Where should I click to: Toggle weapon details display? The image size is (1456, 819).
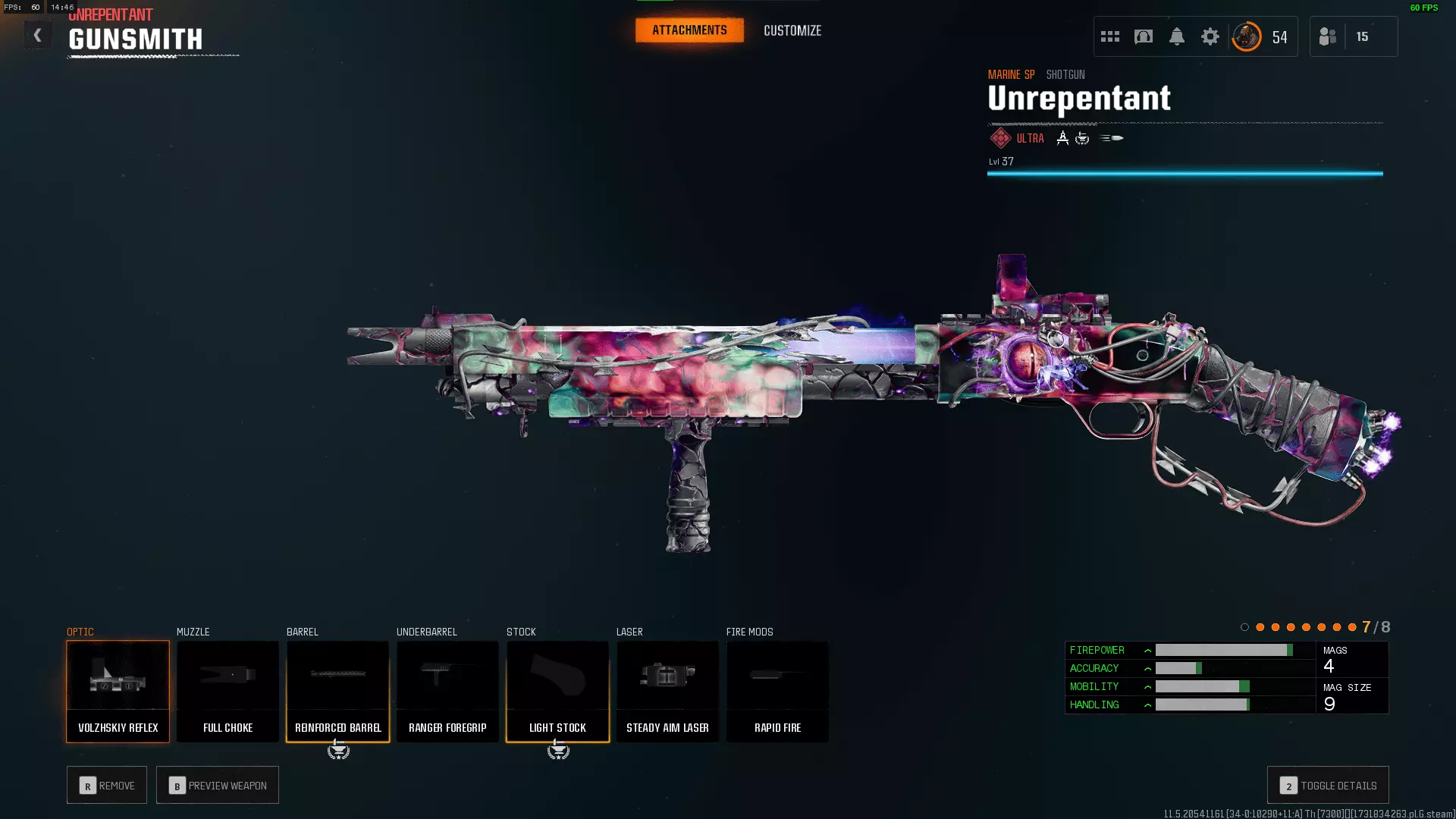coord(1328,785)
